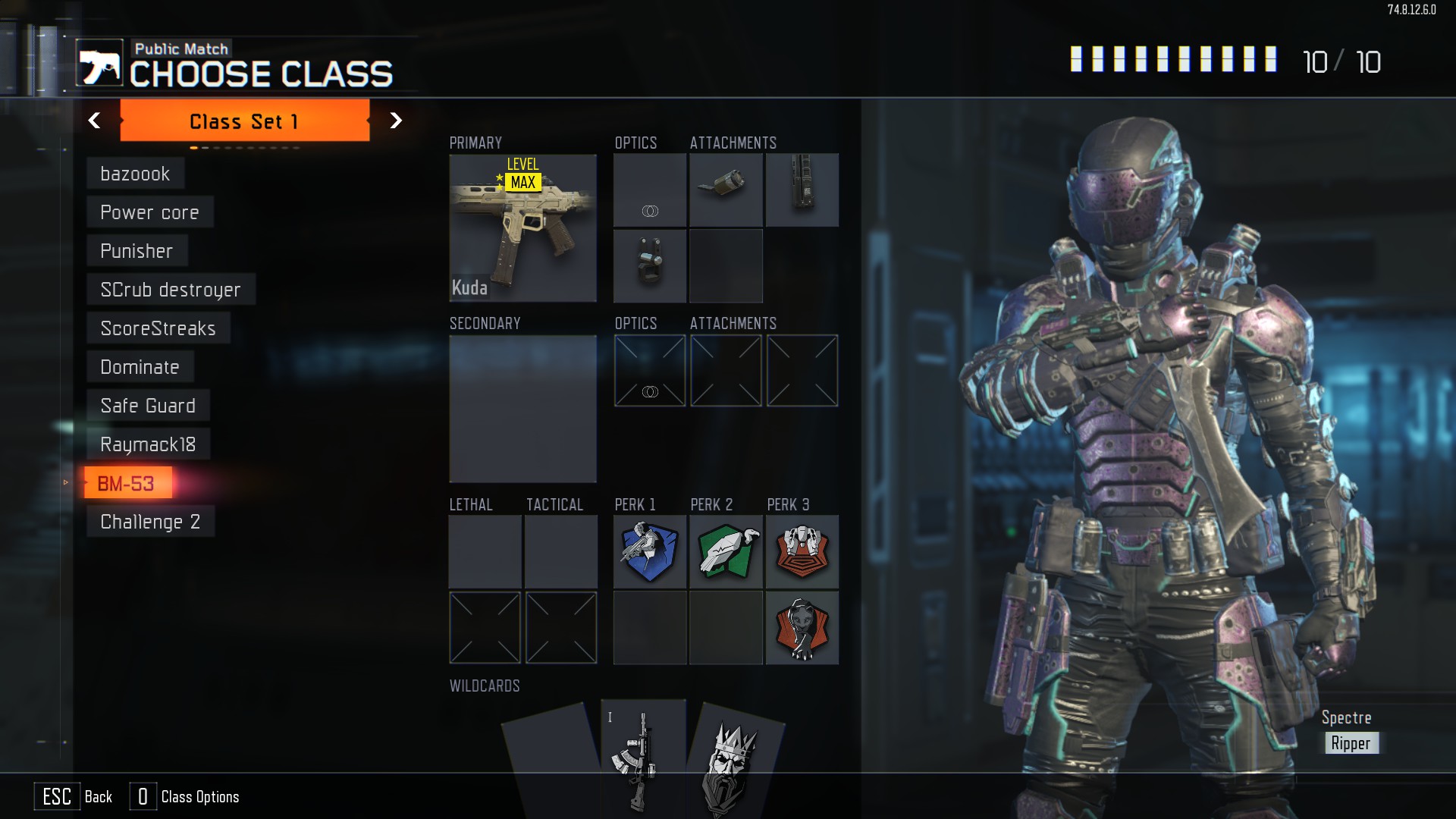Open the empty secondary weapon slot
This screenshot has width=1456, height=819.
pyautogui.click(x=522, y=408)
